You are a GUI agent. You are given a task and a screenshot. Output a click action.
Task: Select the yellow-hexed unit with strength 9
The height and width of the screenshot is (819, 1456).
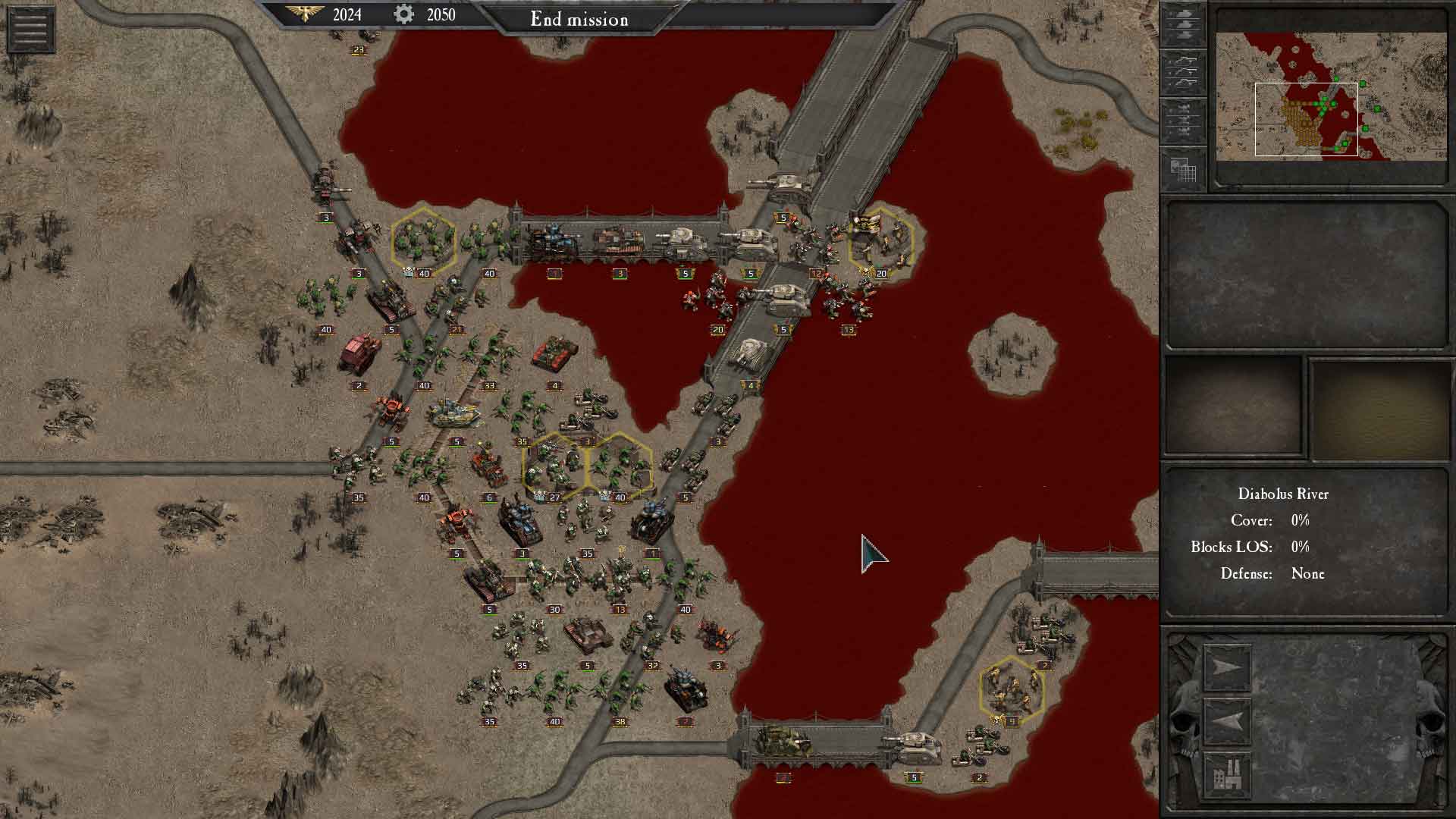click(1012, 689)
